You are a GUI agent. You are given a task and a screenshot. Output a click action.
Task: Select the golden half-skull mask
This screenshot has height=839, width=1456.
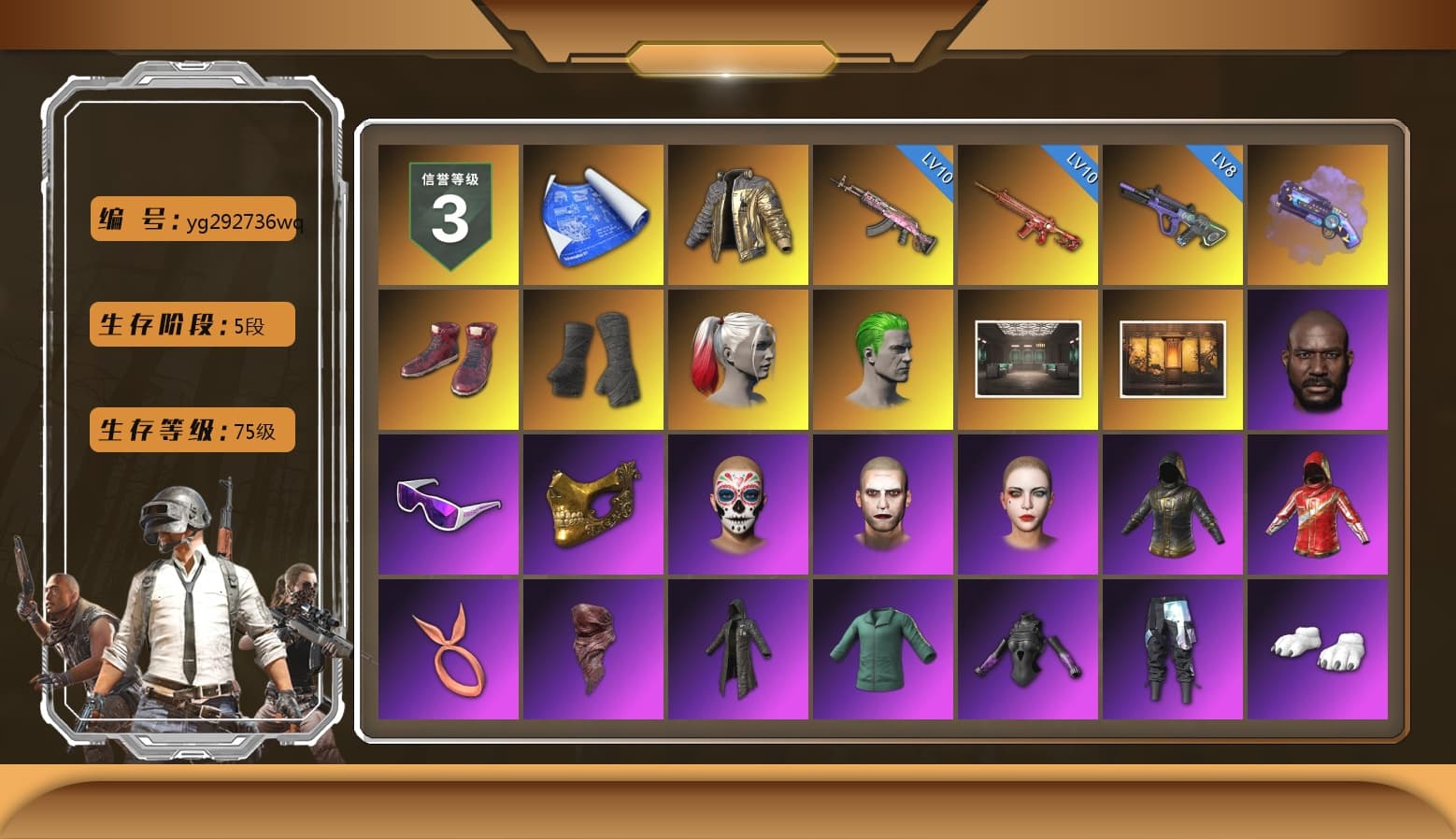coord(592,505)
